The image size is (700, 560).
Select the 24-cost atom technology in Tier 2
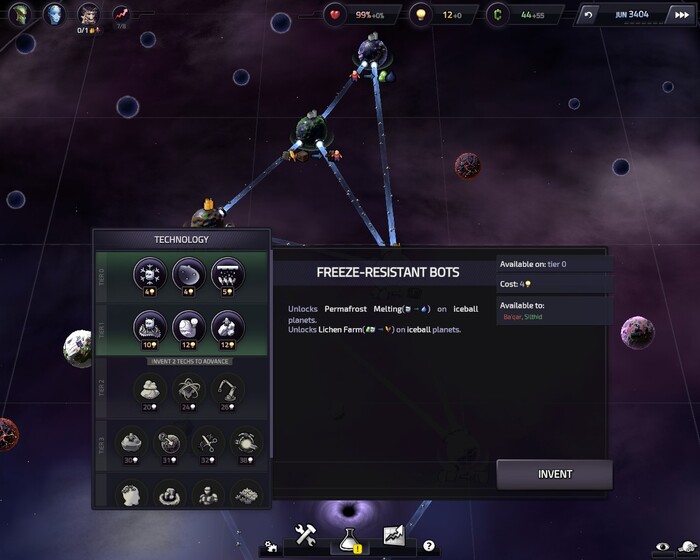[190, 389]
